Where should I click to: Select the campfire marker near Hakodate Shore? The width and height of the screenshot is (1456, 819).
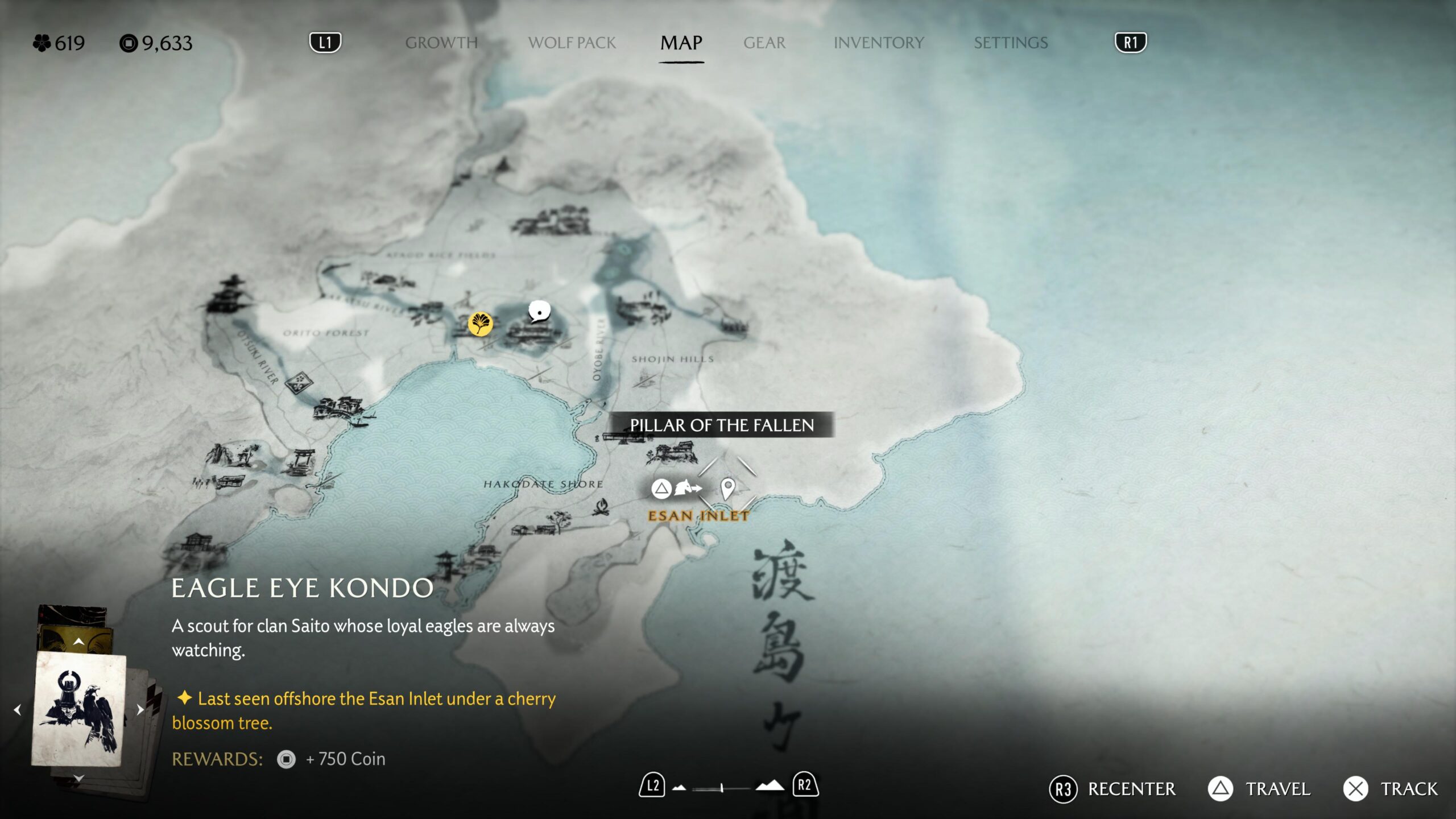[601, 506]
